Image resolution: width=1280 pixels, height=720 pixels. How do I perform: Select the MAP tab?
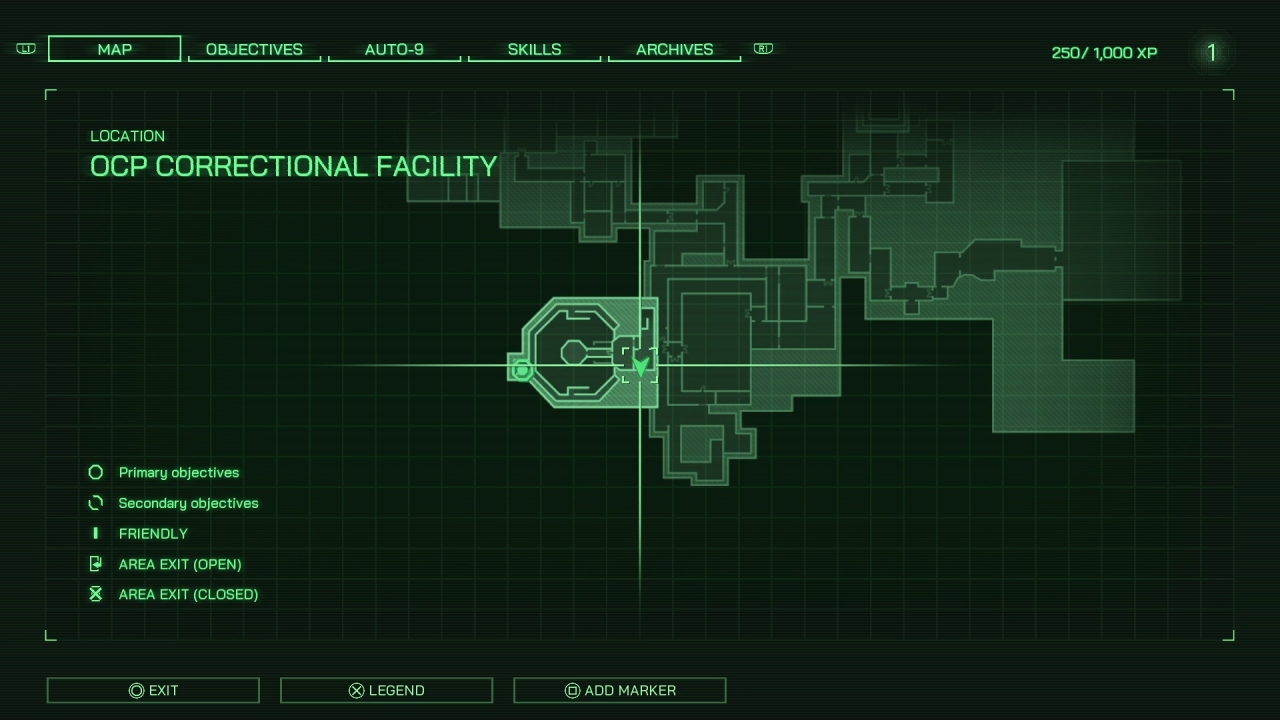tap(114, 47)
